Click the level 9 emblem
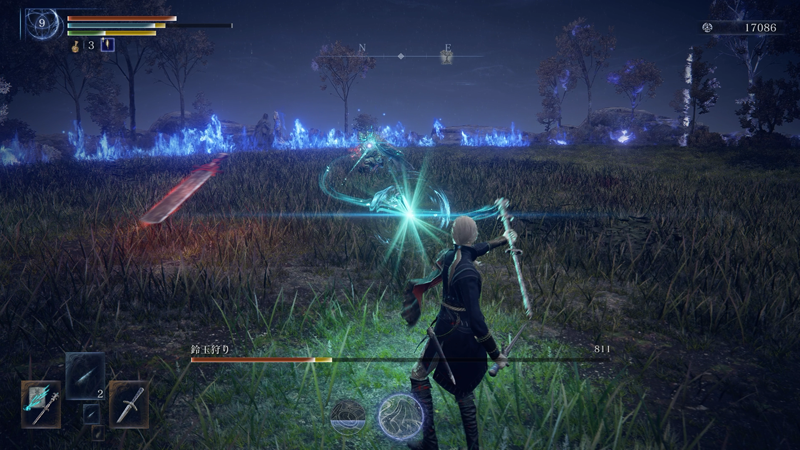This screenshot has height=450, width=800. click(x=43, y=23)
